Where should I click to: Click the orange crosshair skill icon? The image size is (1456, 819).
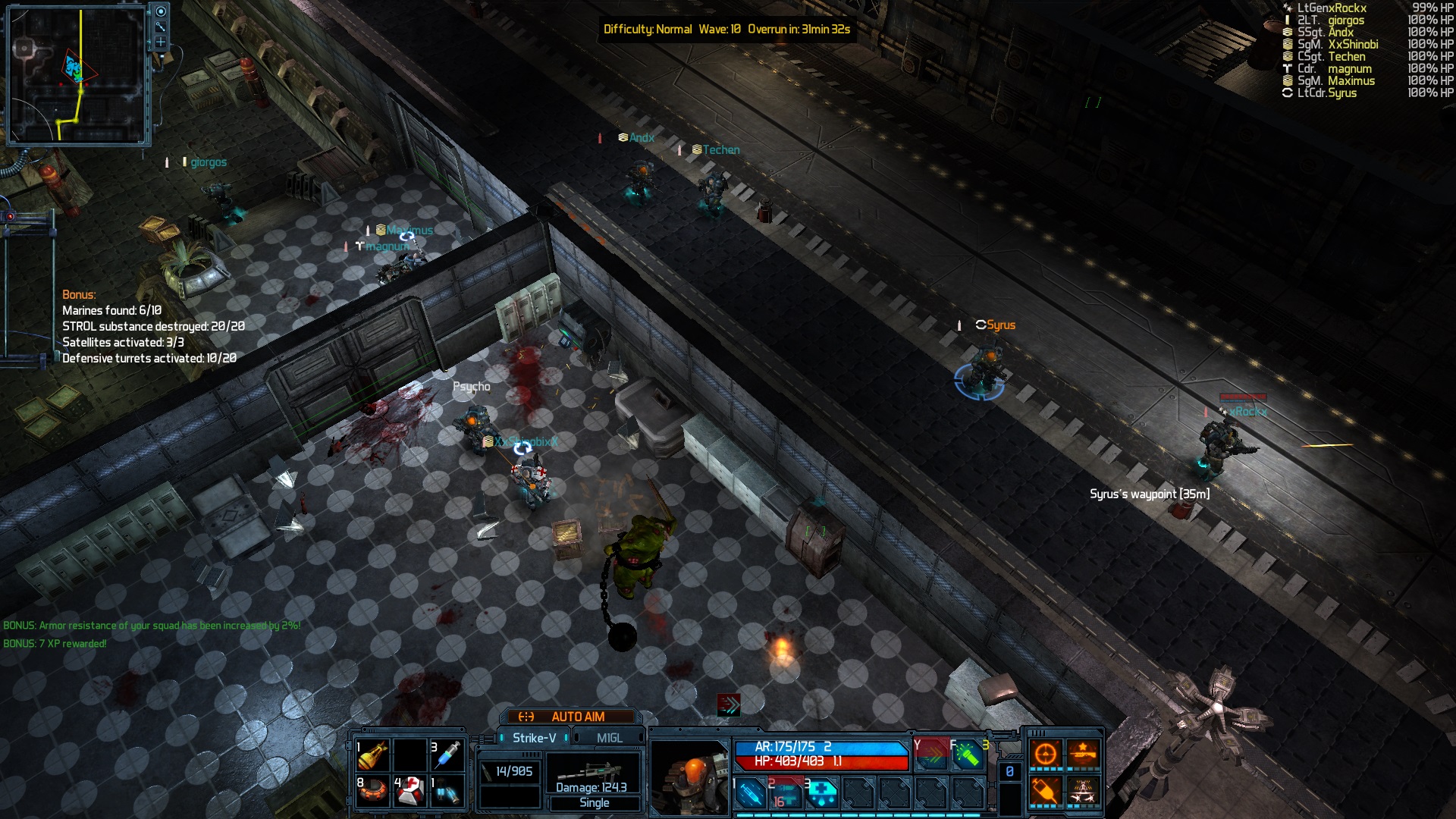tap(1046, 755)
